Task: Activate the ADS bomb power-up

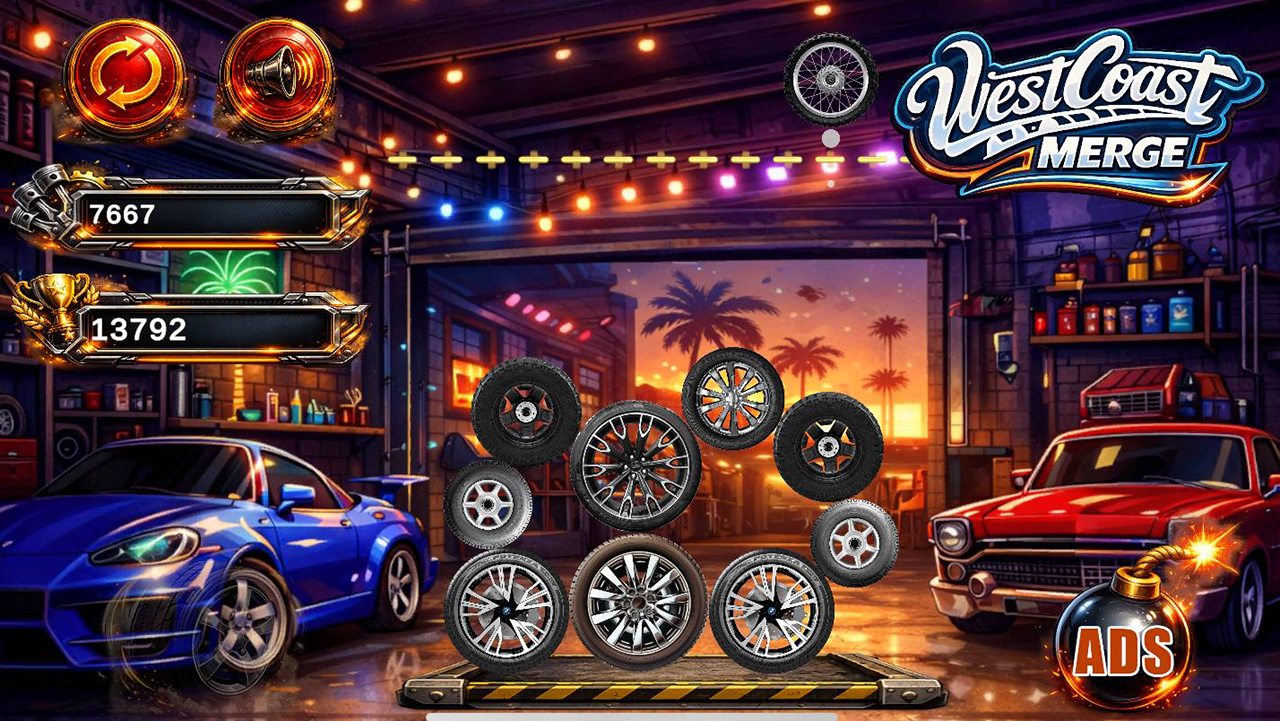Action: [x=1124, y=644]
